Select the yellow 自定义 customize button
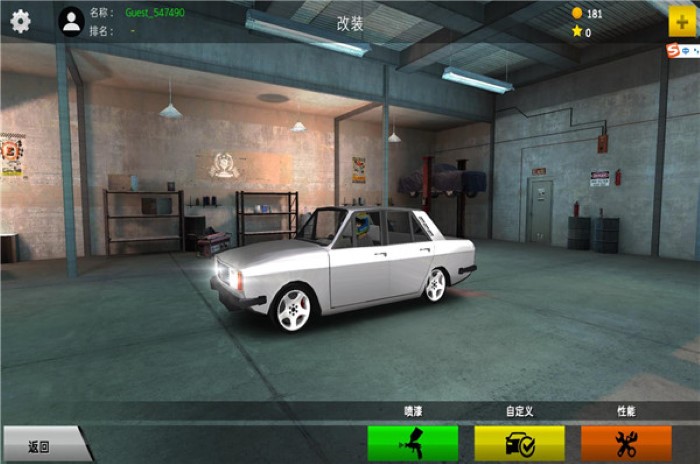Screen dimensions: 700x464 click(x=519, y=443)
